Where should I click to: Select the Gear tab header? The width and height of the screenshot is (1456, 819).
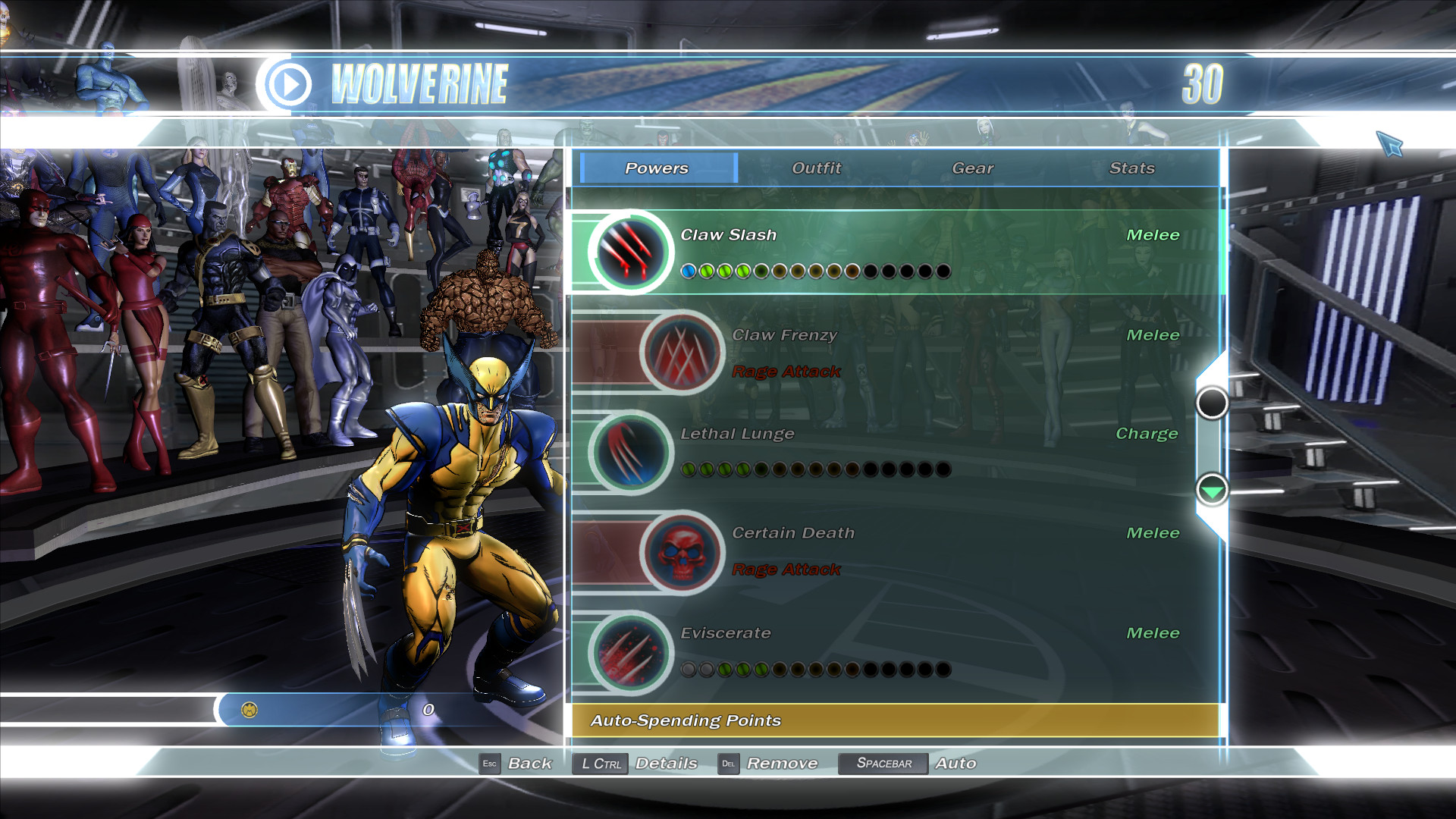pyautogui.click(x=973, y=168)
